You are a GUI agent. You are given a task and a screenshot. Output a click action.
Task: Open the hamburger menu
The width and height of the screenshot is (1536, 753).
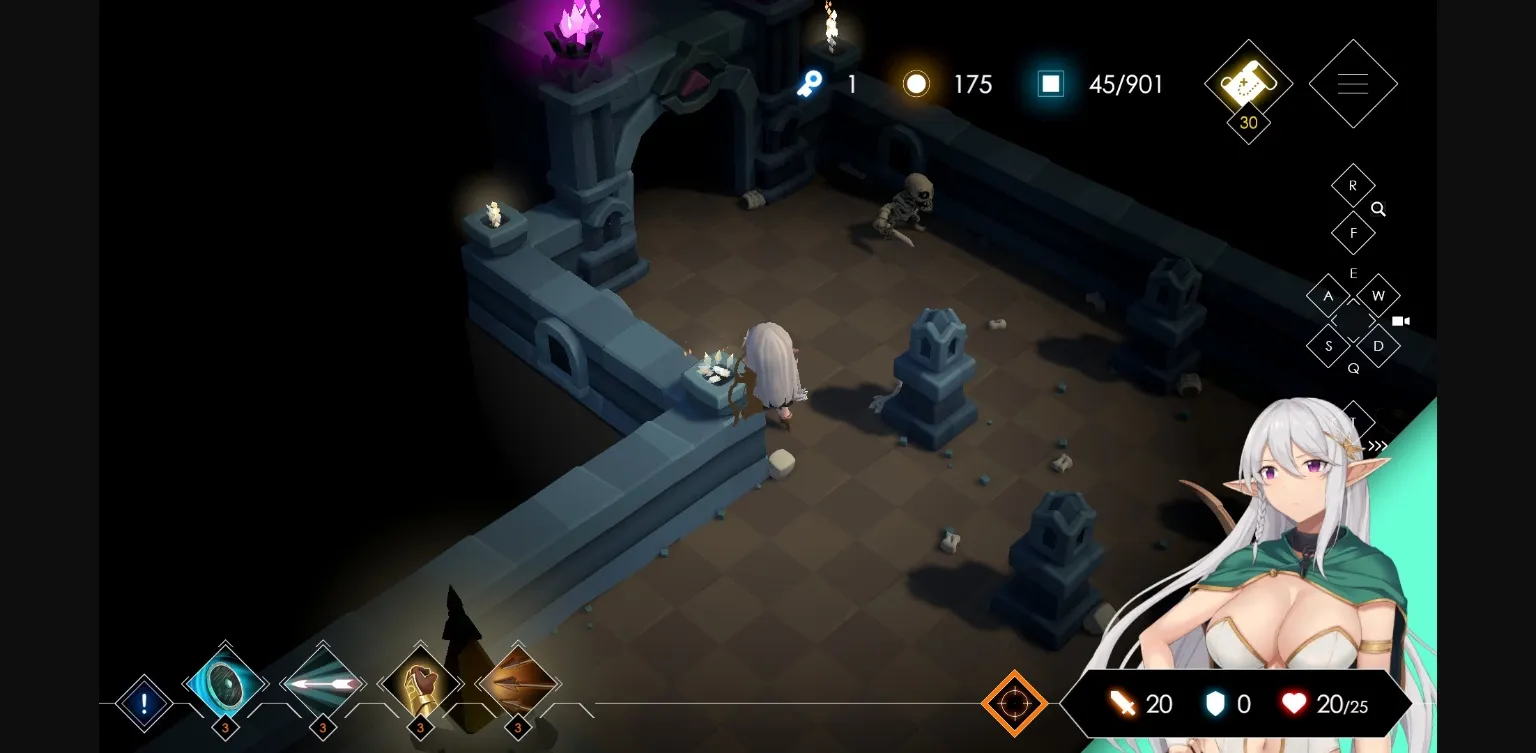click(x=1353, y=84)
